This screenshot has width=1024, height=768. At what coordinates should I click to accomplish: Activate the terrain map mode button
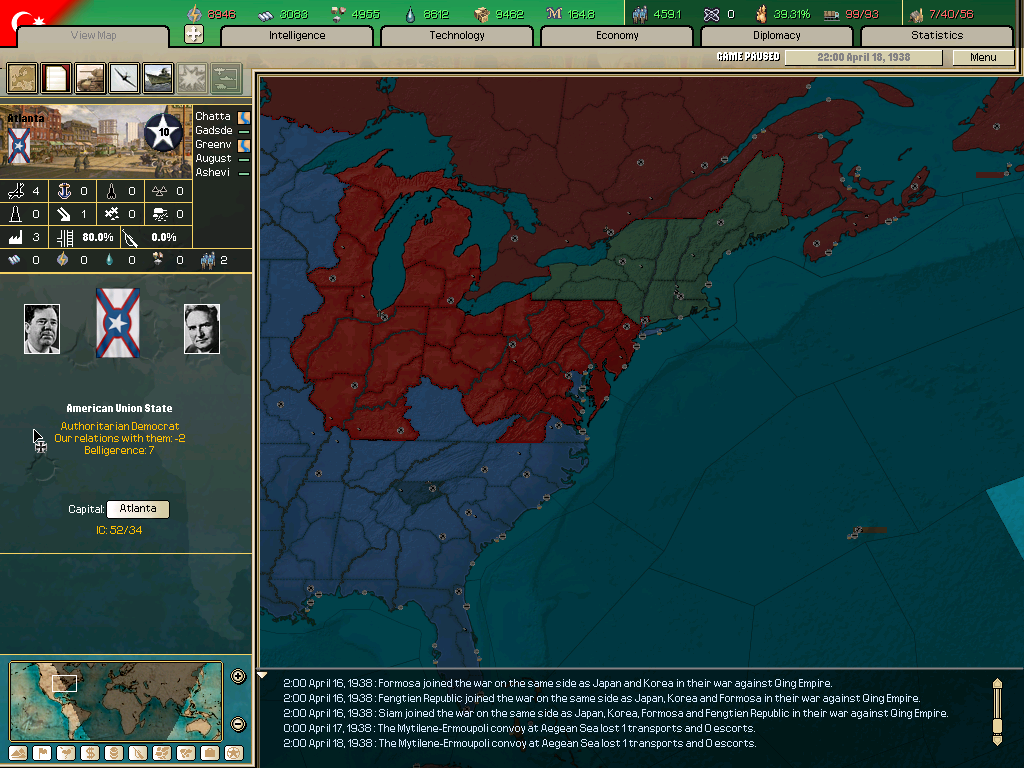point(18,752)
